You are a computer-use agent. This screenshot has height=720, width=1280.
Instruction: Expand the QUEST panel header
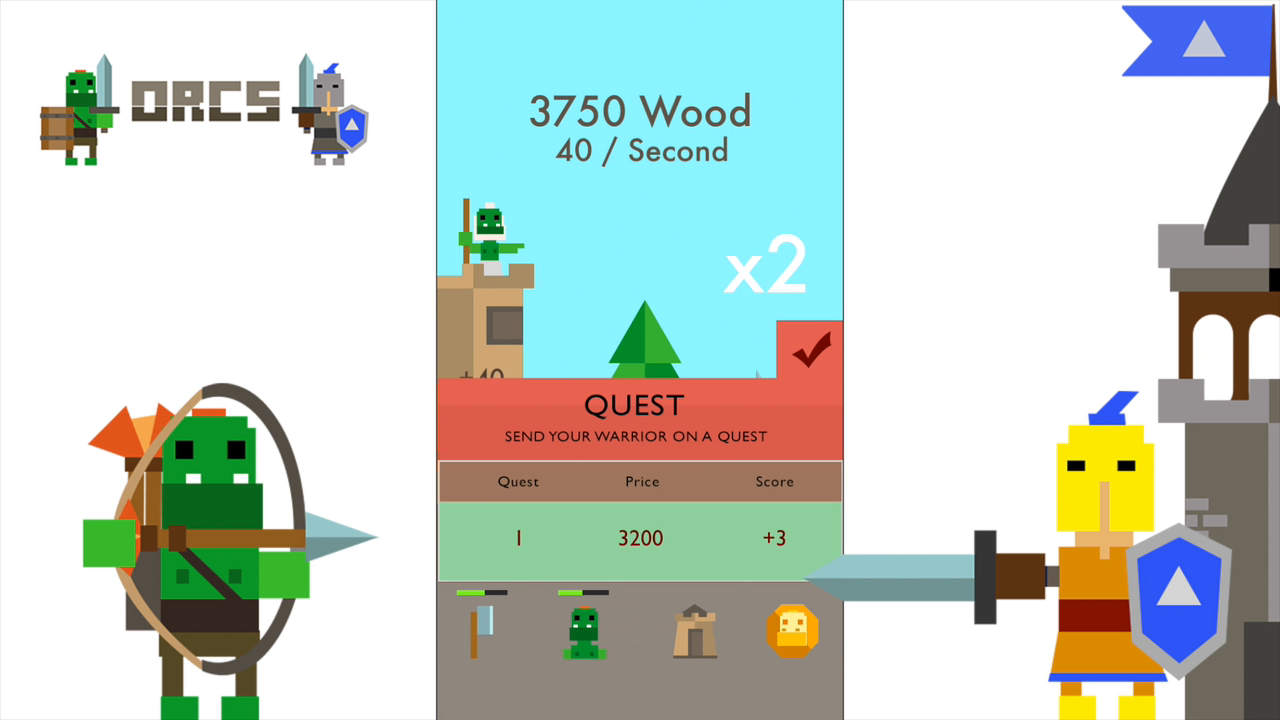coord(634,405)
